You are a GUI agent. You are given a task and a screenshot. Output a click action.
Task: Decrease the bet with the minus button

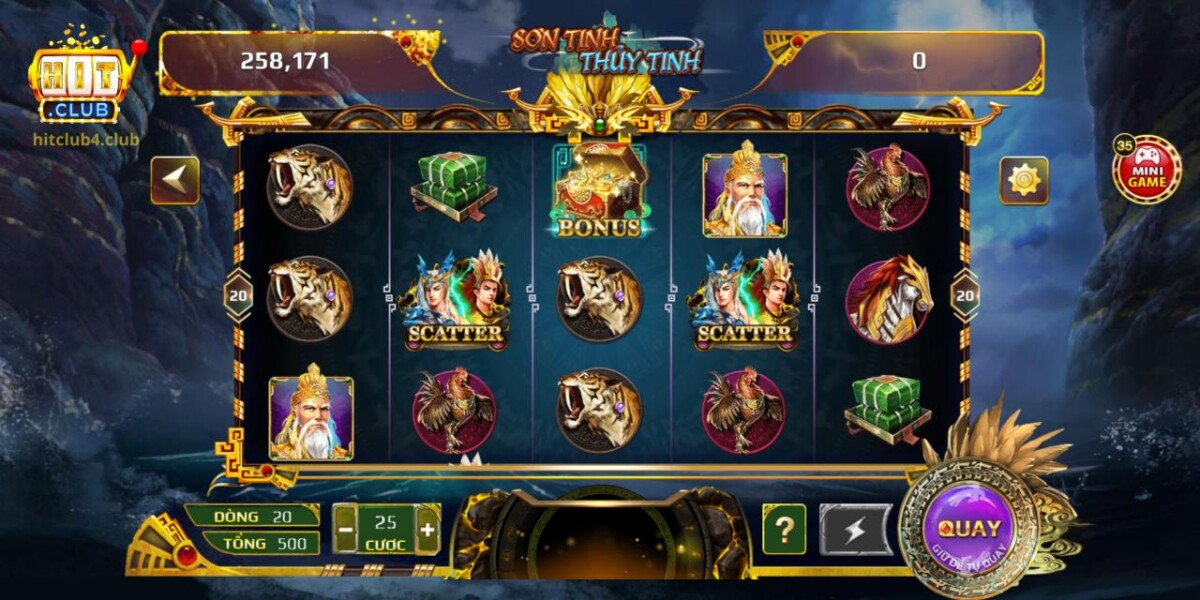345,529
